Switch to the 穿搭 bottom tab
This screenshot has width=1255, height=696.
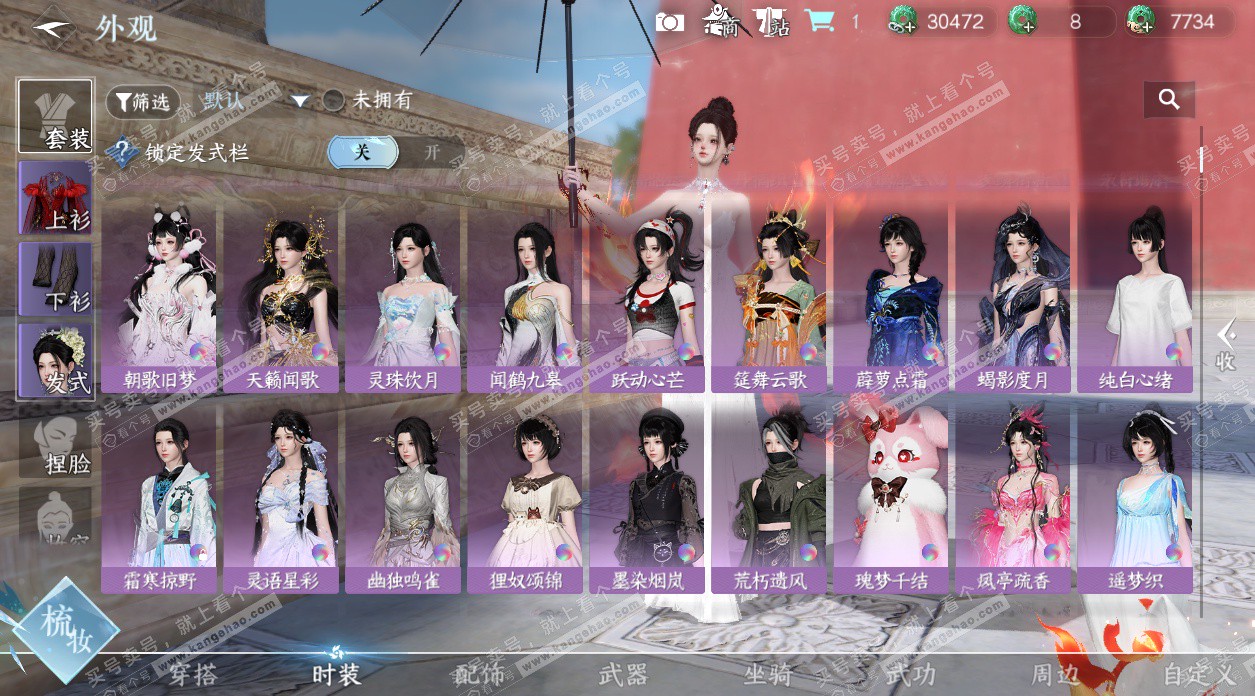[192, 675]
